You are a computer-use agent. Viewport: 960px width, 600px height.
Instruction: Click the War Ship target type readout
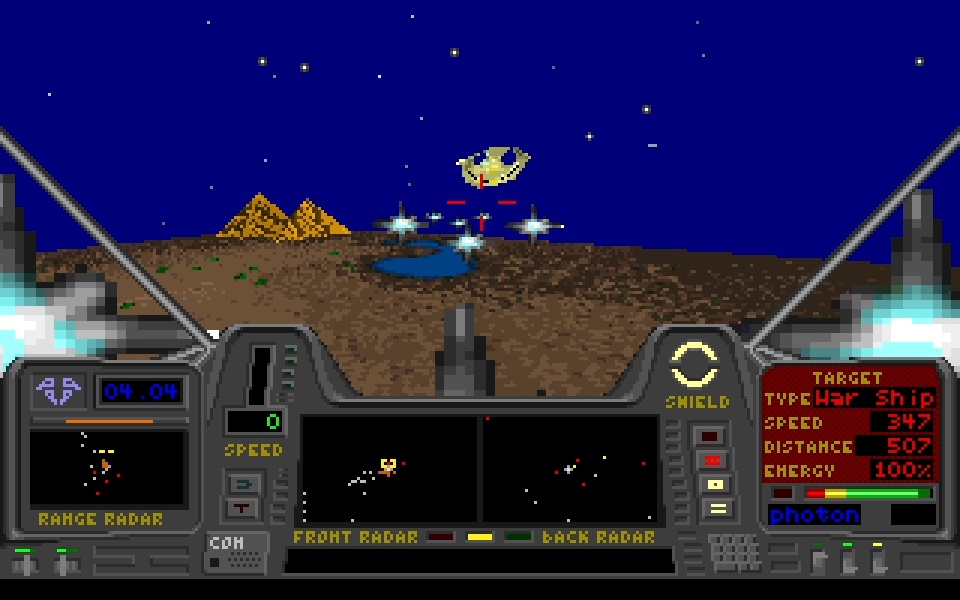click(x=874, y=398)
